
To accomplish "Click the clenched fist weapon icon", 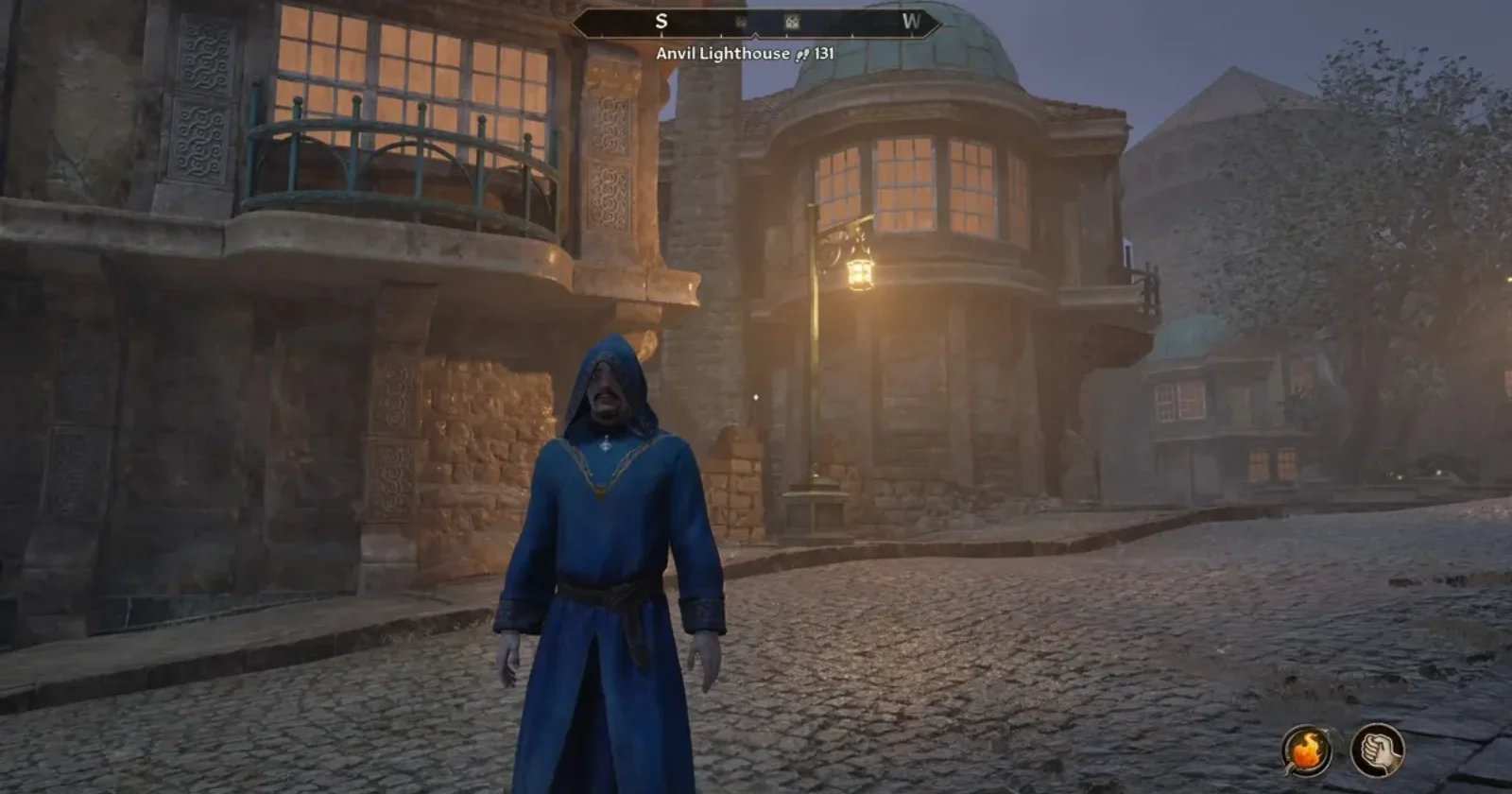I will [x=1377, y=751].
